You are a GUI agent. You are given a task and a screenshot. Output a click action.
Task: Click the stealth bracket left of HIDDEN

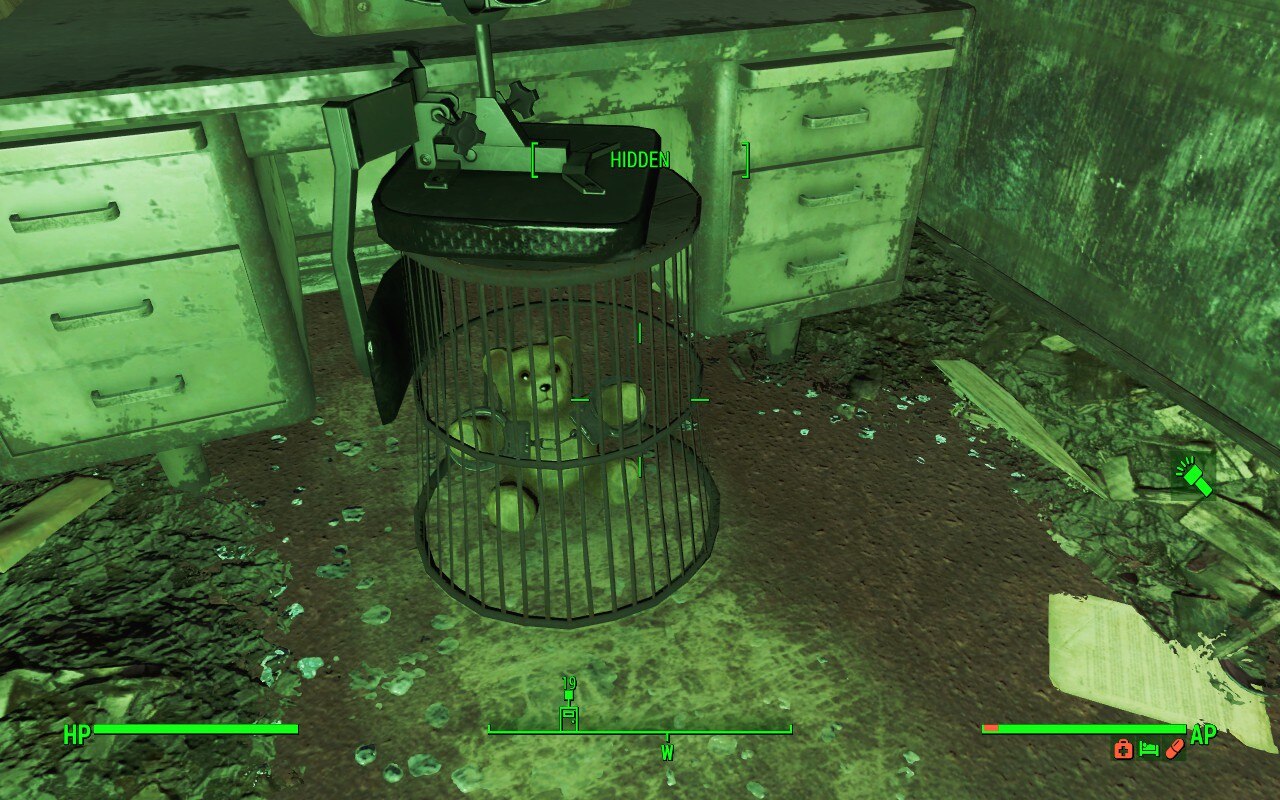534,160
